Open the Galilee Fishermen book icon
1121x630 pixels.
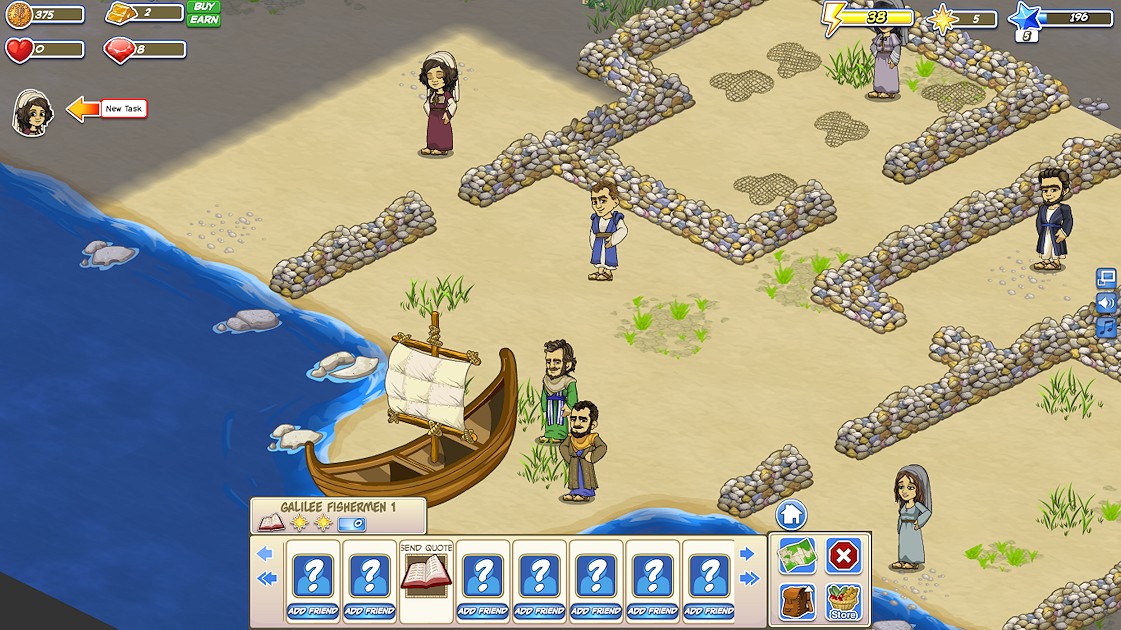[x=271, y=523]
